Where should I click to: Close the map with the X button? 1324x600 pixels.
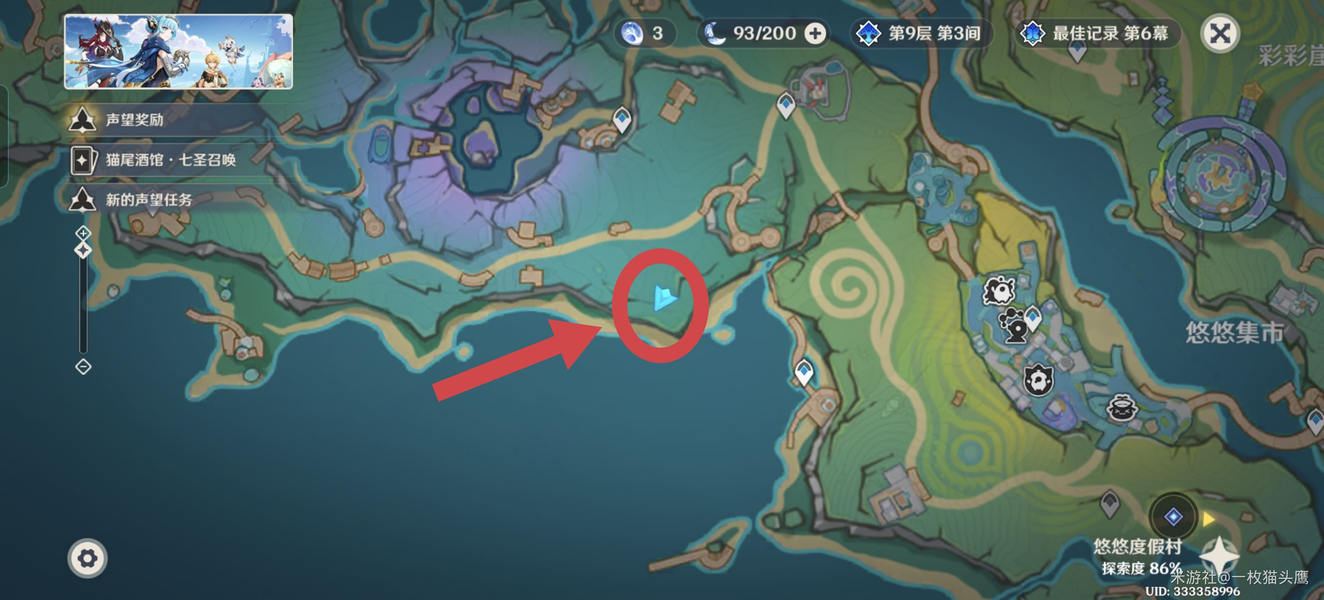pyautogui.click(x=1219, y=33)
